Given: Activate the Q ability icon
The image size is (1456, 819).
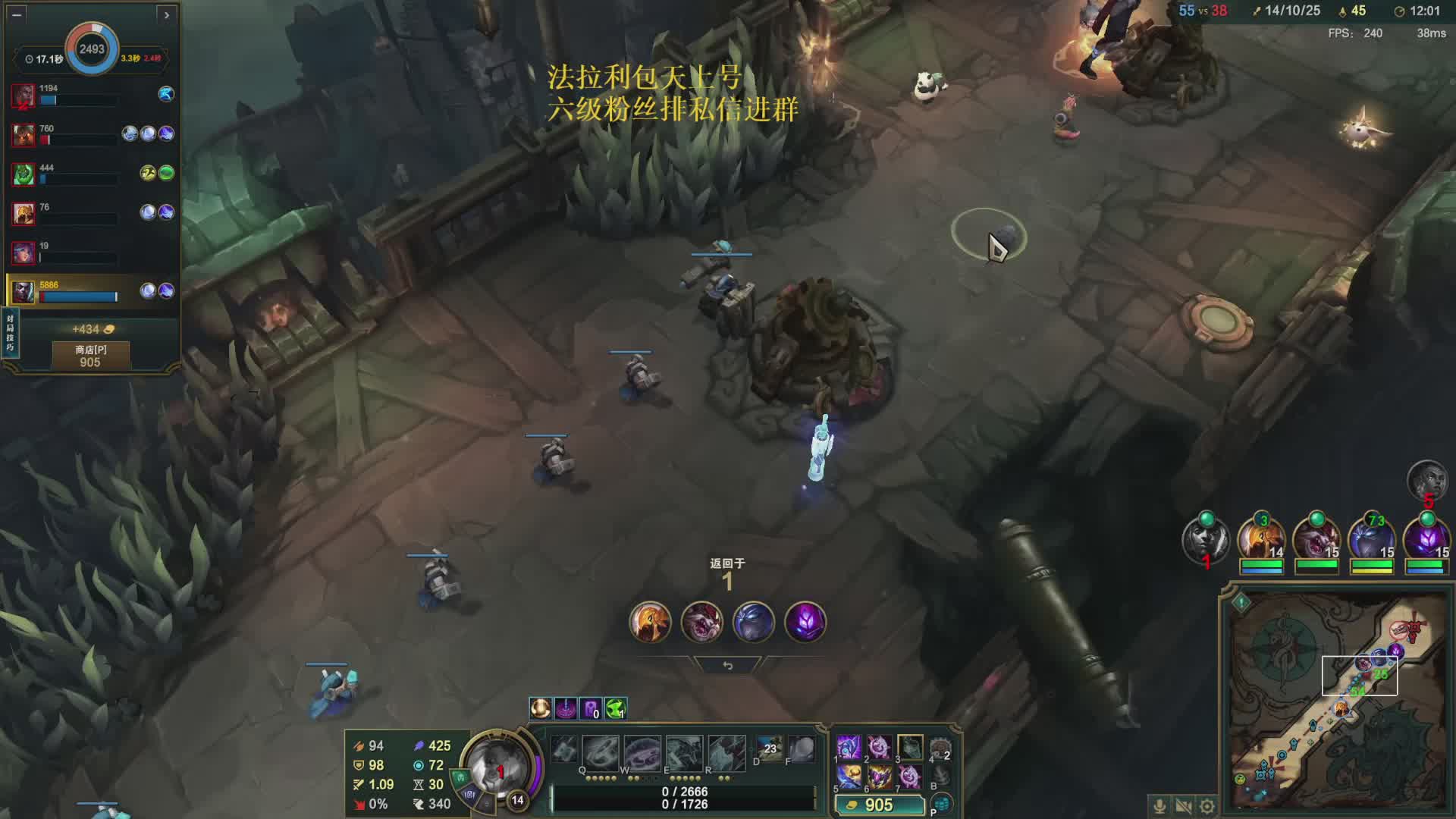Looking at the screenshot, I should [x=600, y=752].
